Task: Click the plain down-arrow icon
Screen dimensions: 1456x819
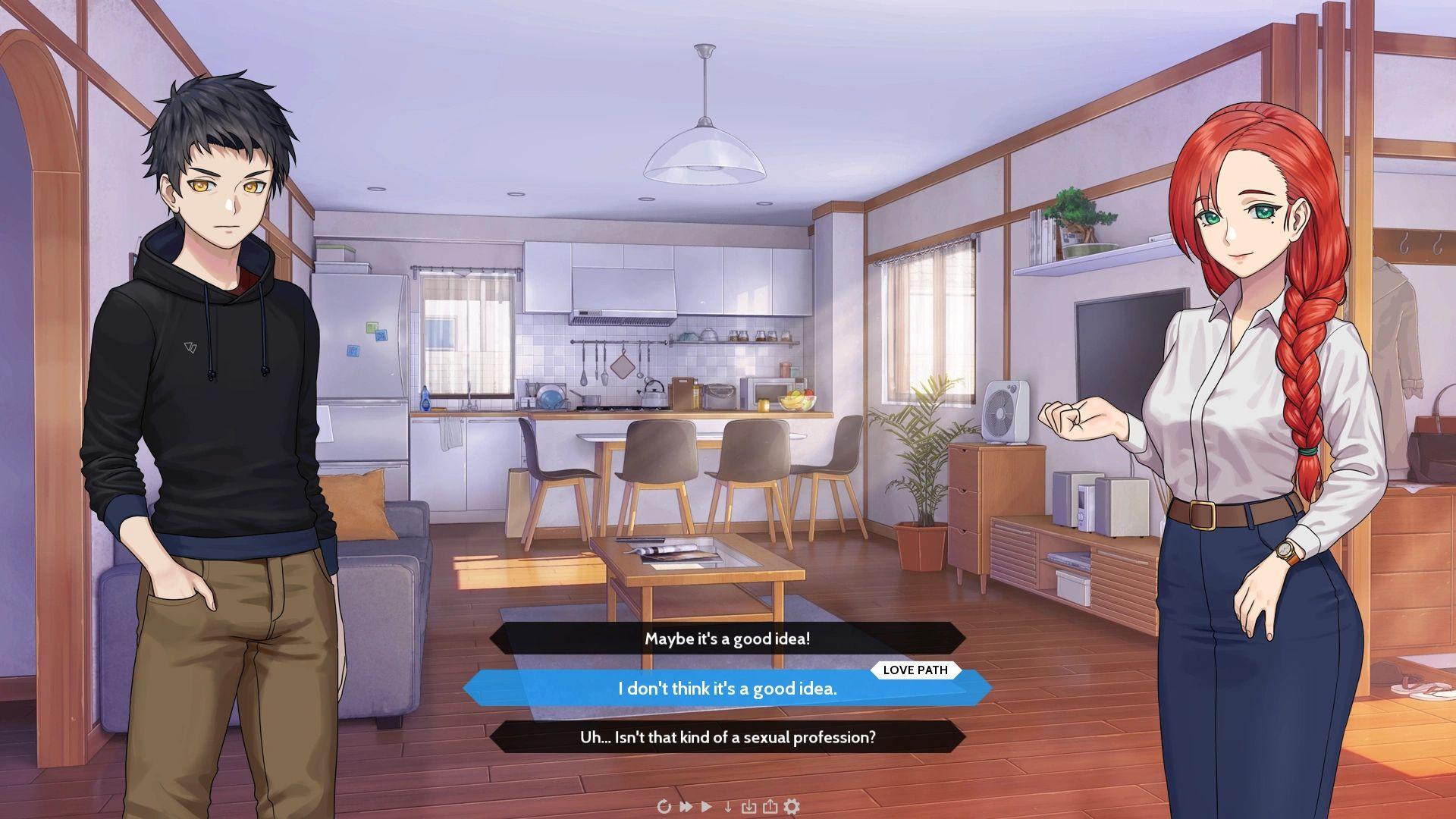Action: click(728, 806)
